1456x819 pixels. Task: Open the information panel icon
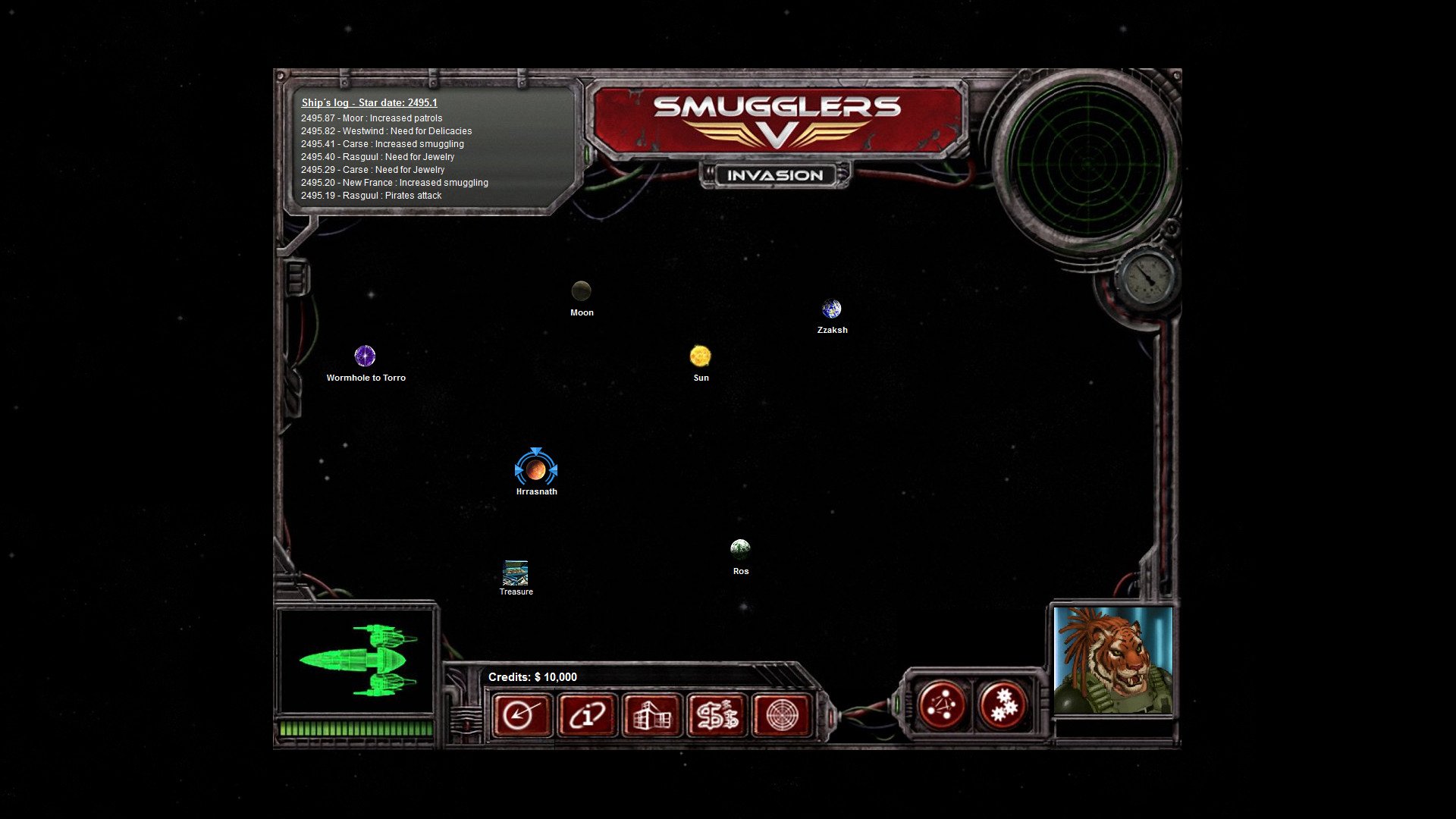pos(588,715)
